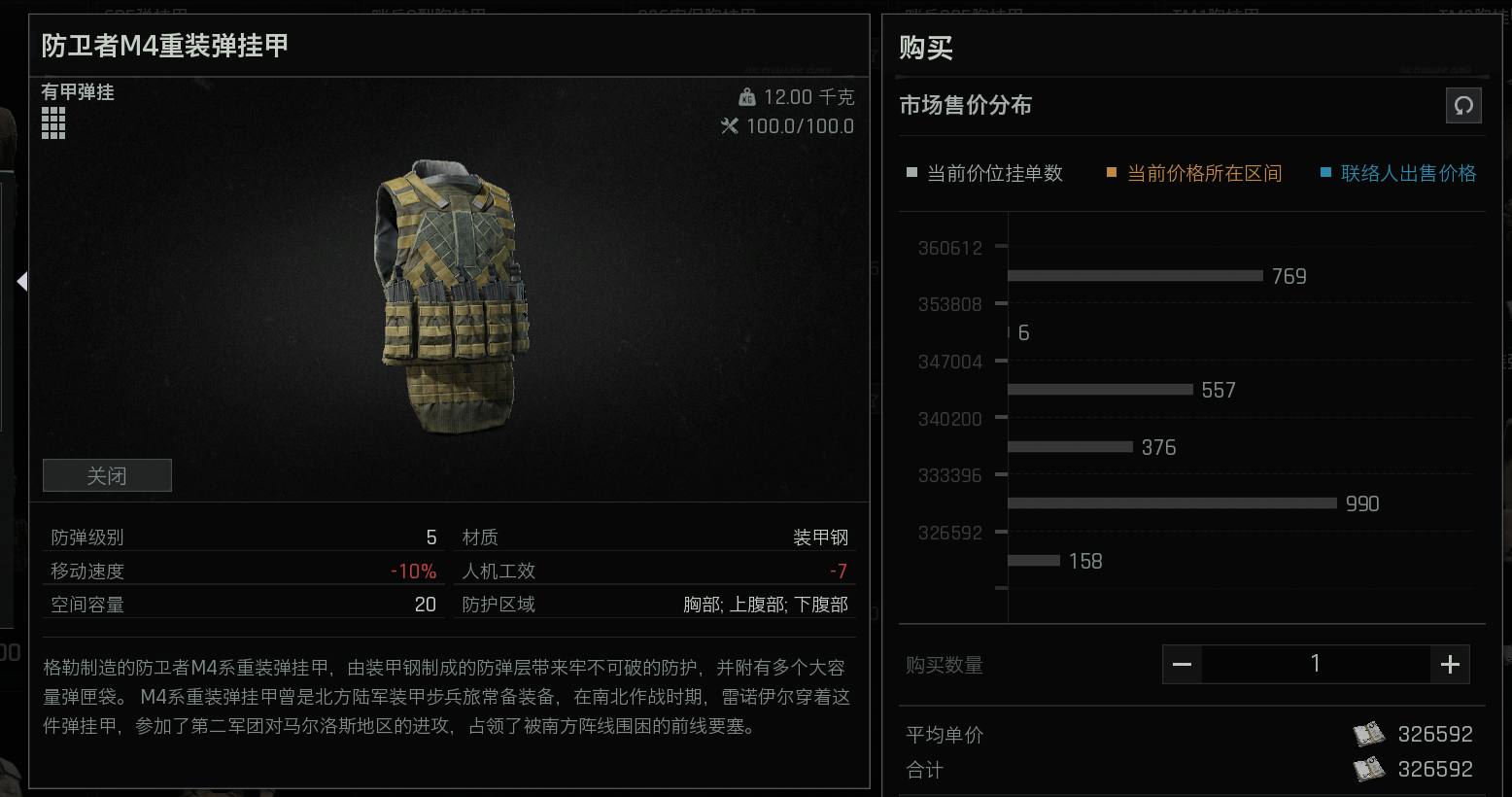Screen dimensions: 1512x797
Task: Click the minus stepper to decrease 购买数量
Action: [1182, 664]
